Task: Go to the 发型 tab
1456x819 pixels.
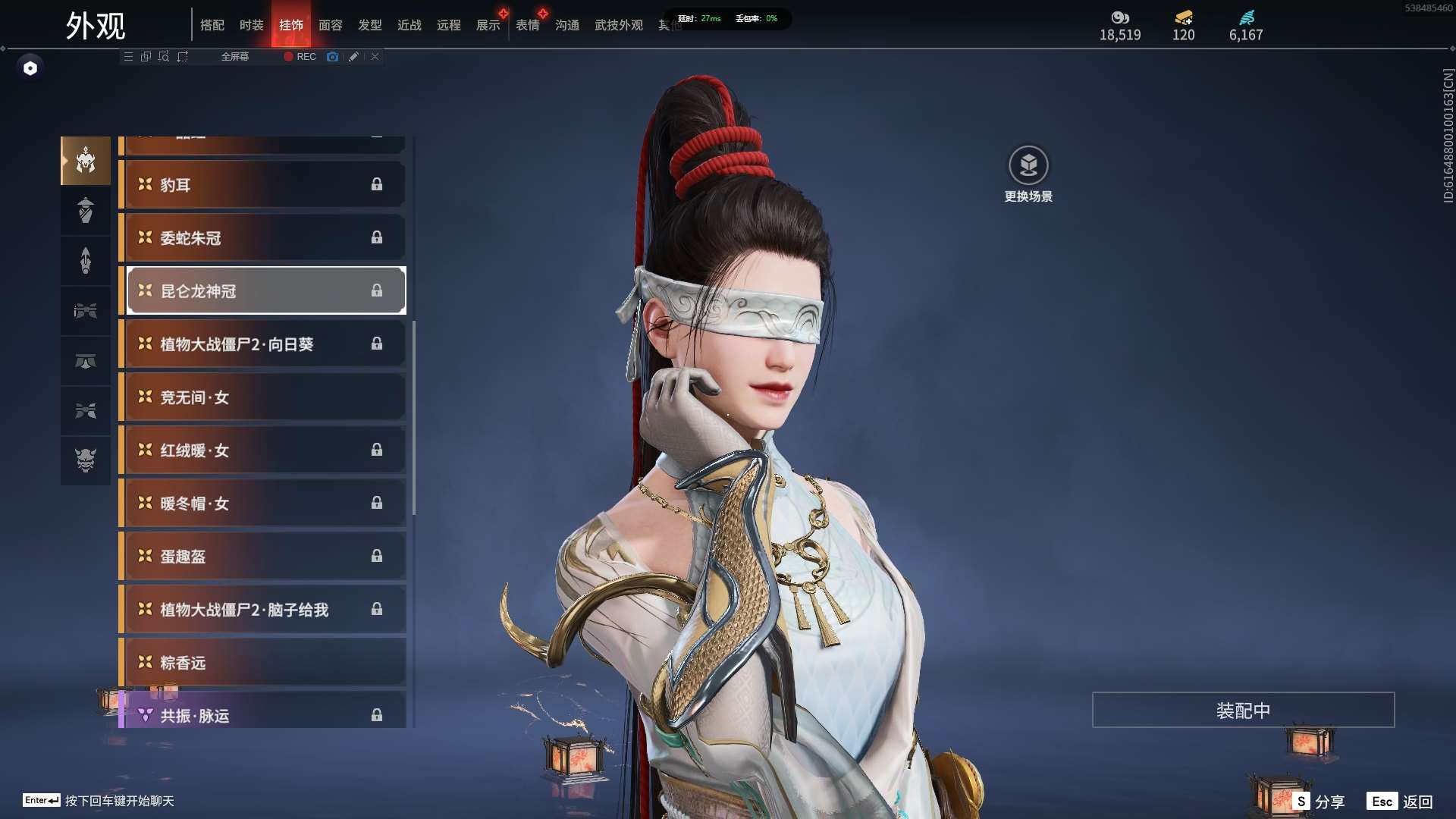Action: click(x=369, y=25)
